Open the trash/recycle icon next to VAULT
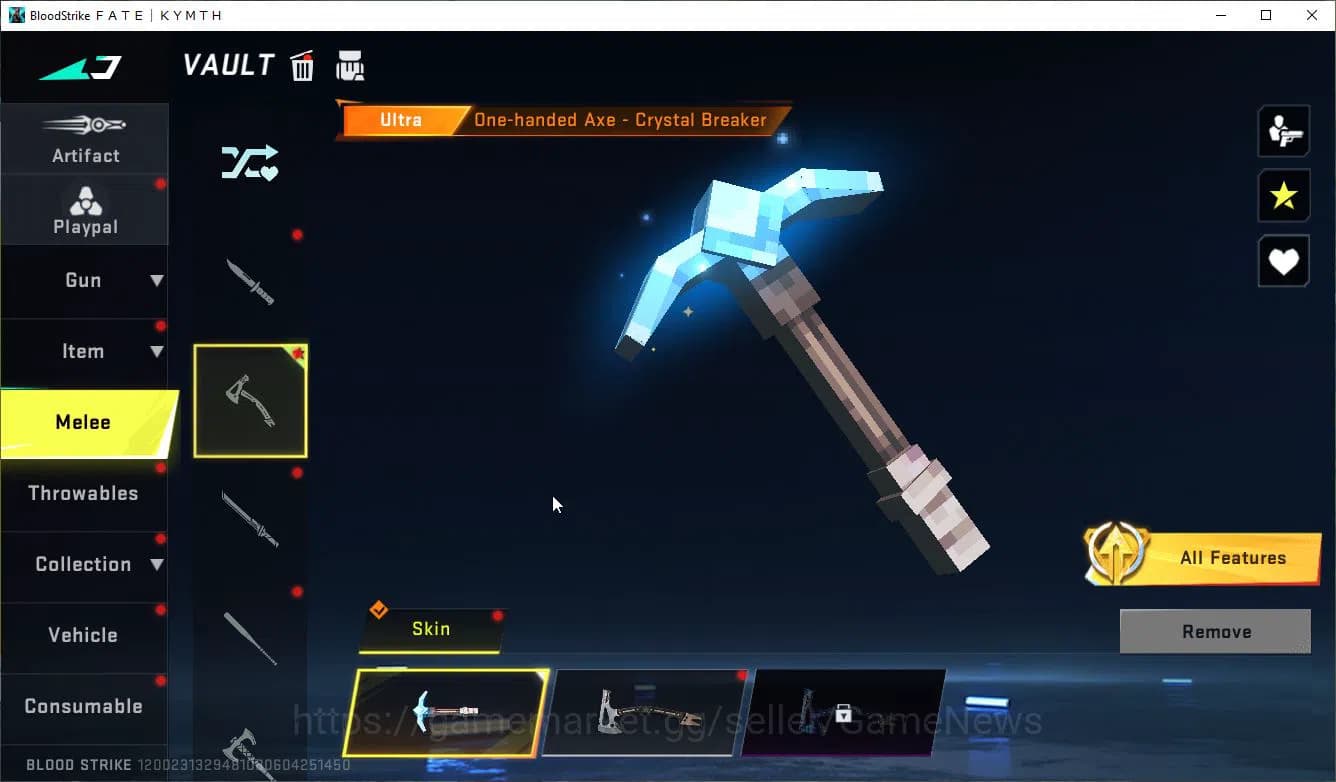1336x782 pixels. (x=302, y=65)
